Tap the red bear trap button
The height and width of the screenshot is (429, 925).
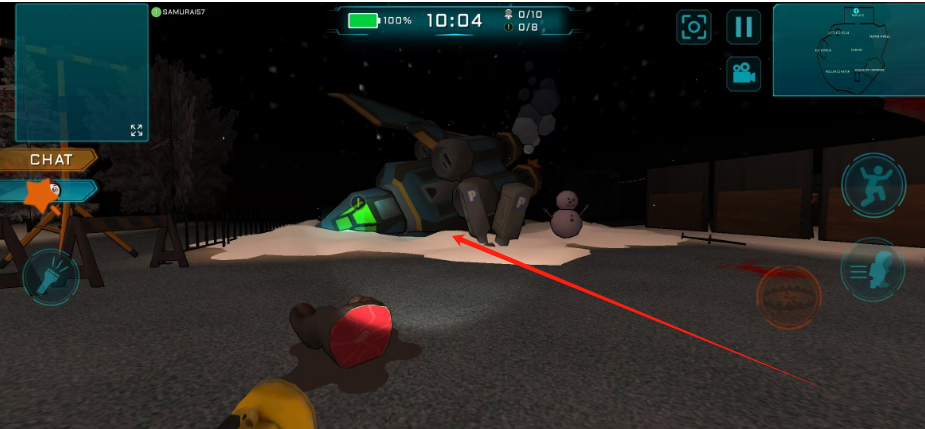click(x=788, y=298)
